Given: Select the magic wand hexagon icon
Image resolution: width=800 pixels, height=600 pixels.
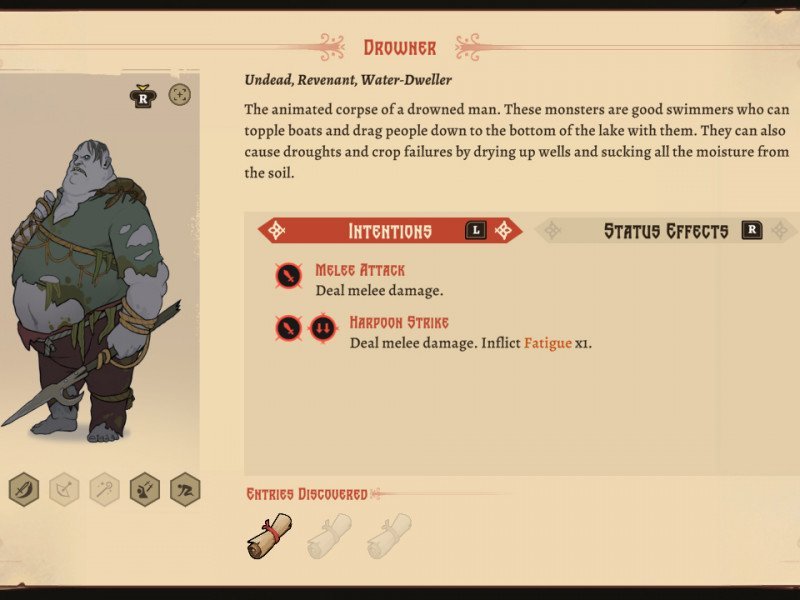Looking at the screenshot, I should [x=104, y=489].
